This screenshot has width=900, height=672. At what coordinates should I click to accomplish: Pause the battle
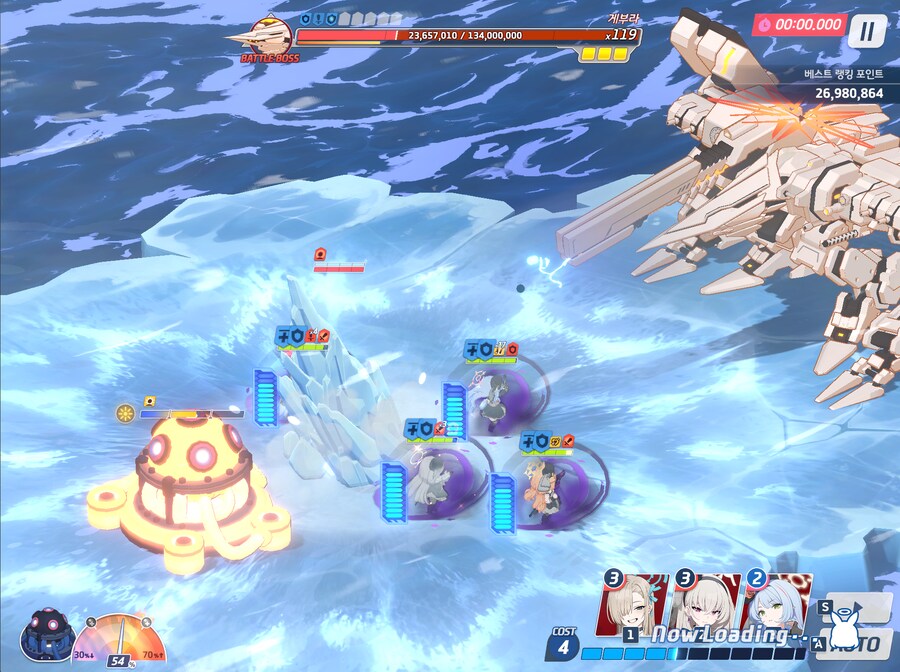866,31
